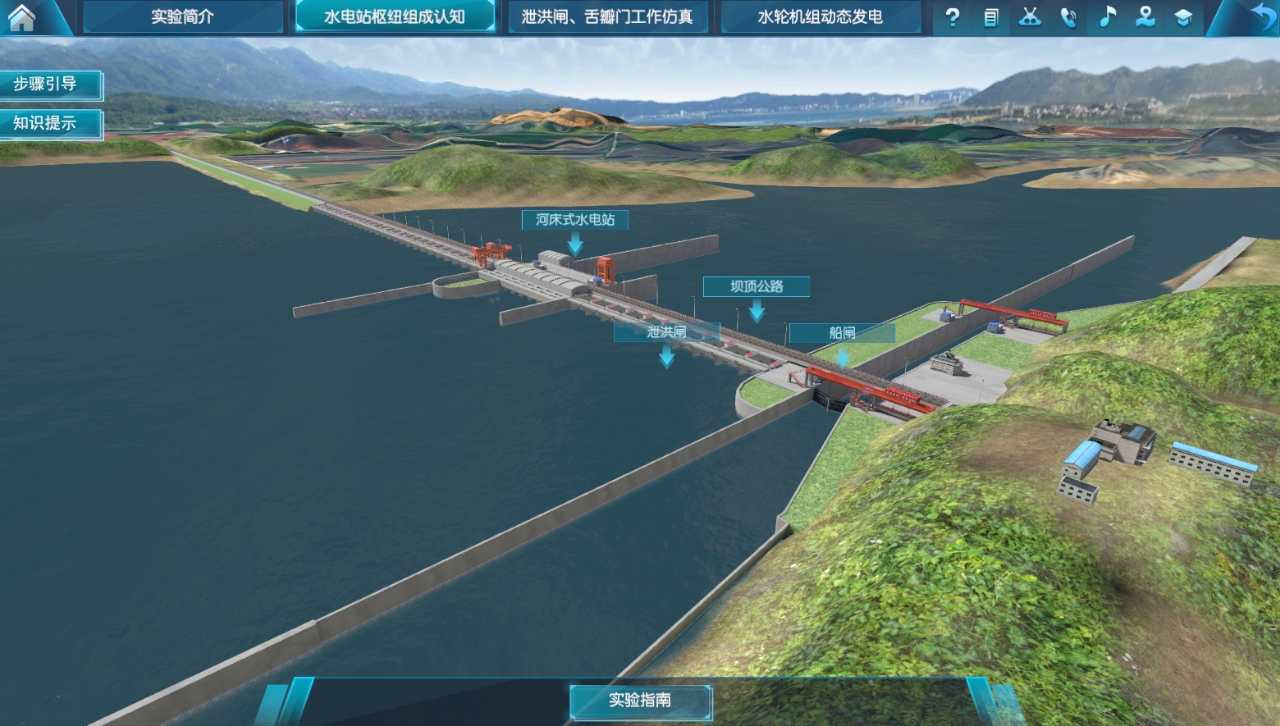Click the graduation cap icon
The height and width of the screenshot is (726, 1280).
pos(1184,17)
